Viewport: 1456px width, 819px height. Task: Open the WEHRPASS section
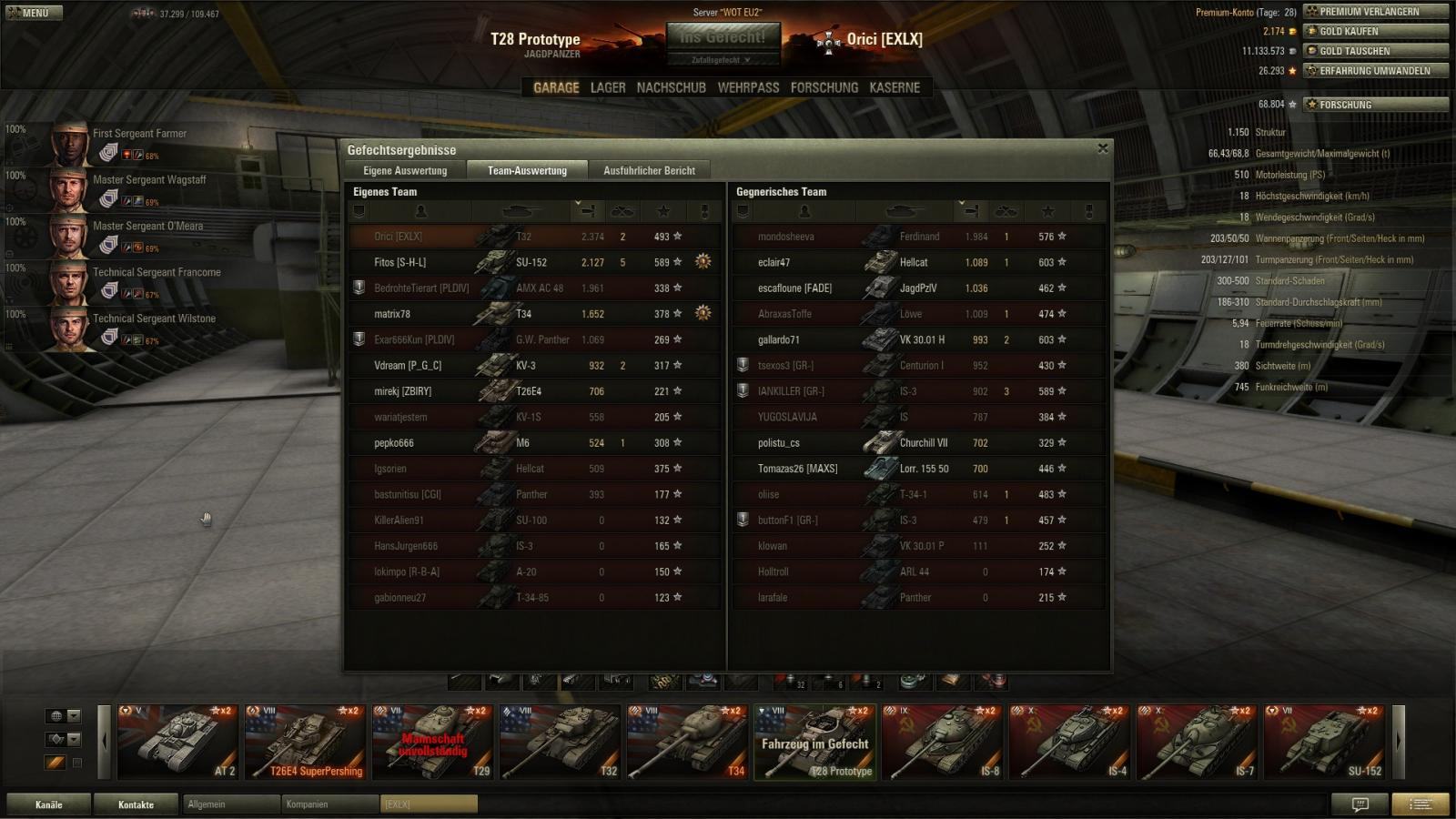point(748,87)
